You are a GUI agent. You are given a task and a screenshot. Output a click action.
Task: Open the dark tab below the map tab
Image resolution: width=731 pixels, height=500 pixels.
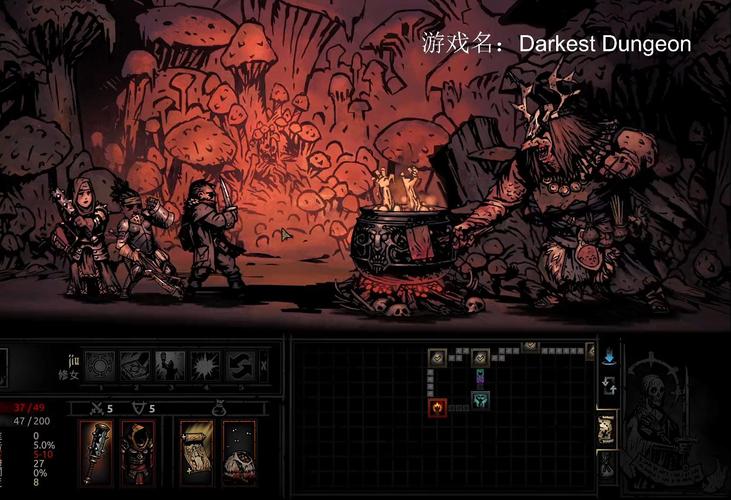(606, 466)
